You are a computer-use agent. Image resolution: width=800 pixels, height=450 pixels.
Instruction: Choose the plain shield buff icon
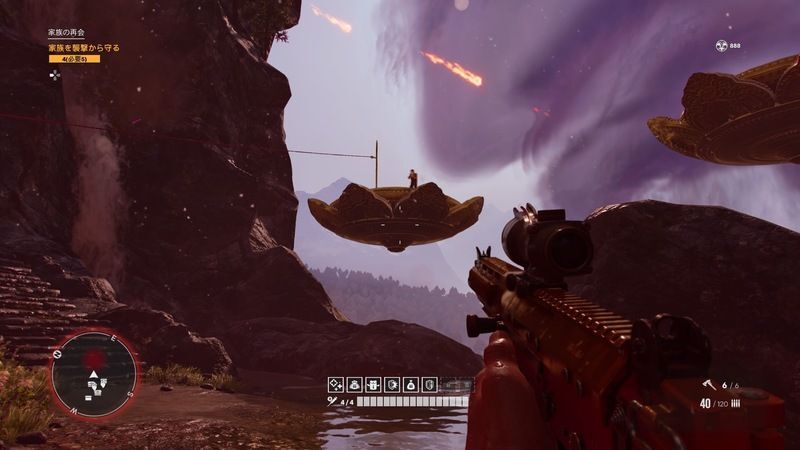pyautogui.click(x=429, y=384)
